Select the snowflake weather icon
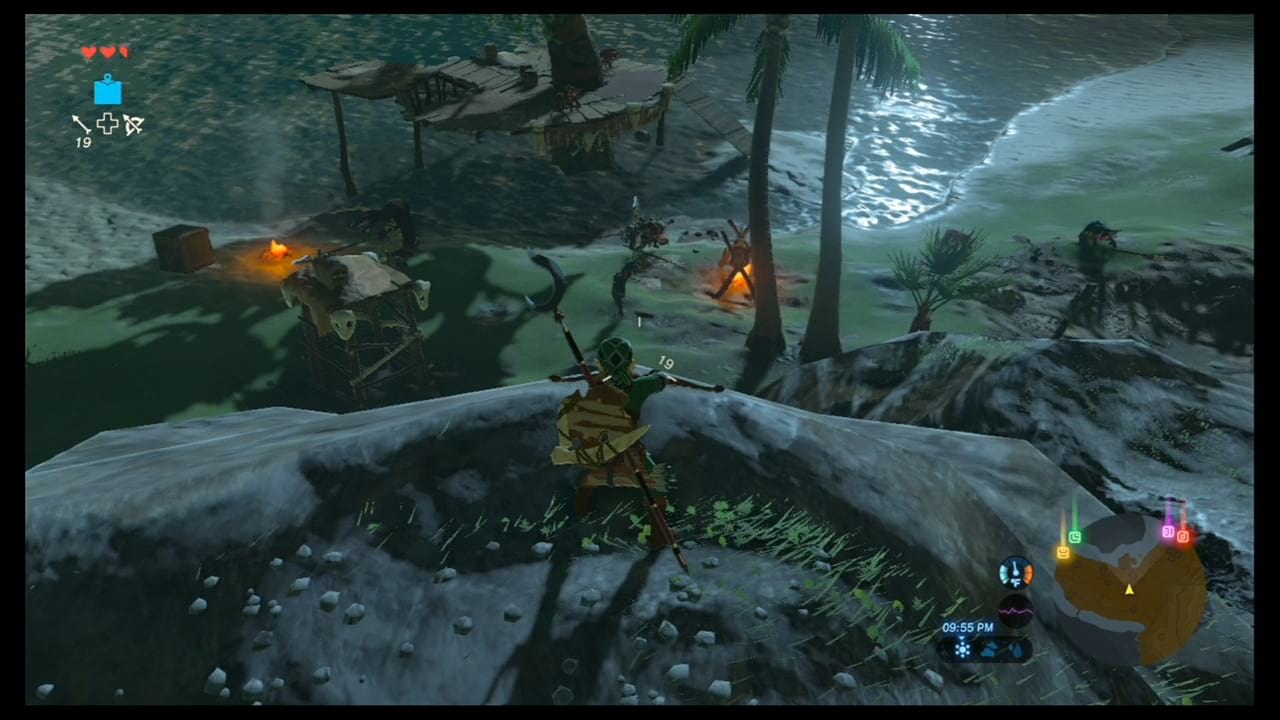 [962, 648]
